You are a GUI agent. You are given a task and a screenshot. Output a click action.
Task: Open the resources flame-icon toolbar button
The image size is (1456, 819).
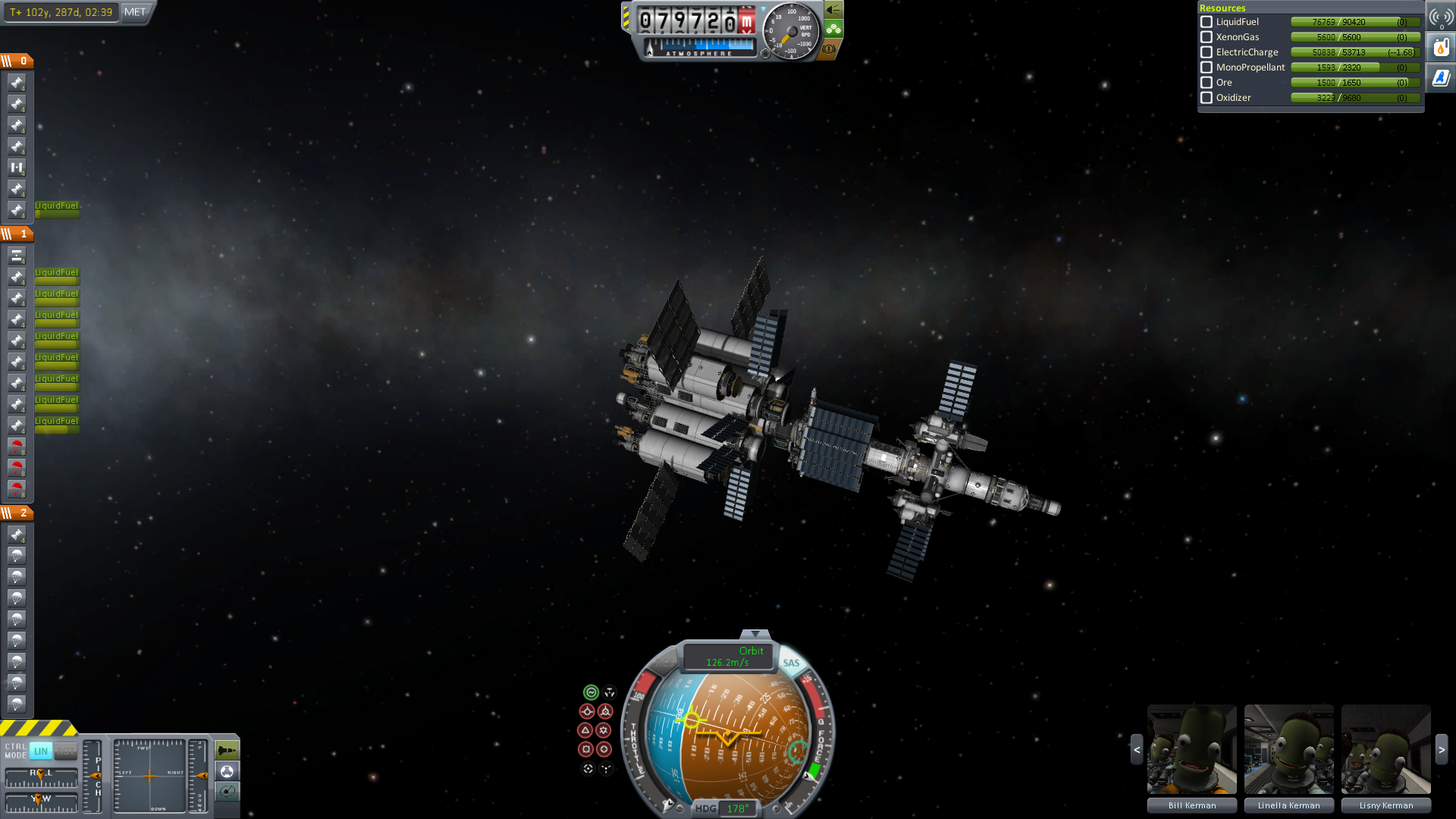point(1441,48)
